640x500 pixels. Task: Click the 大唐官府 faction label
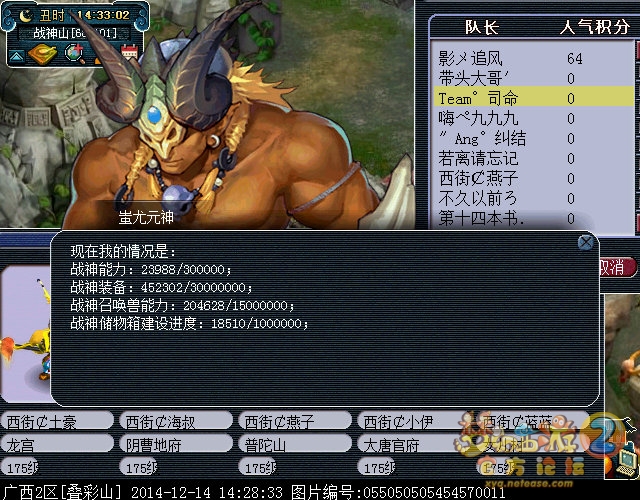click(411, 444)
